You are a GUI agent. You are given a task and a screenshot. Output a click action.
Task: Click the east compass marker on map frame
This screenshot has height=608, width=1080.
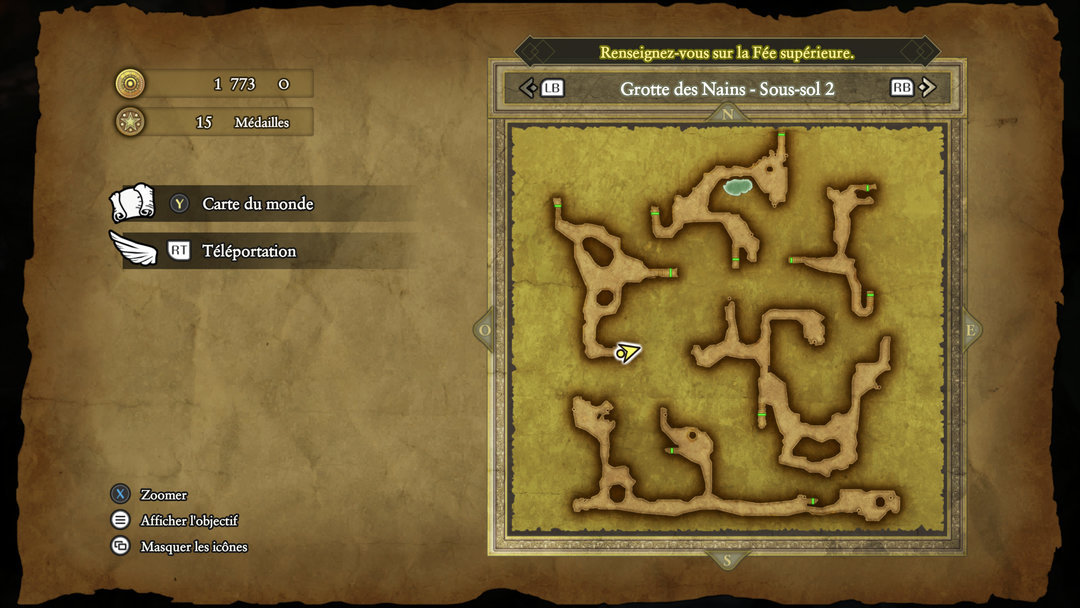969,331
